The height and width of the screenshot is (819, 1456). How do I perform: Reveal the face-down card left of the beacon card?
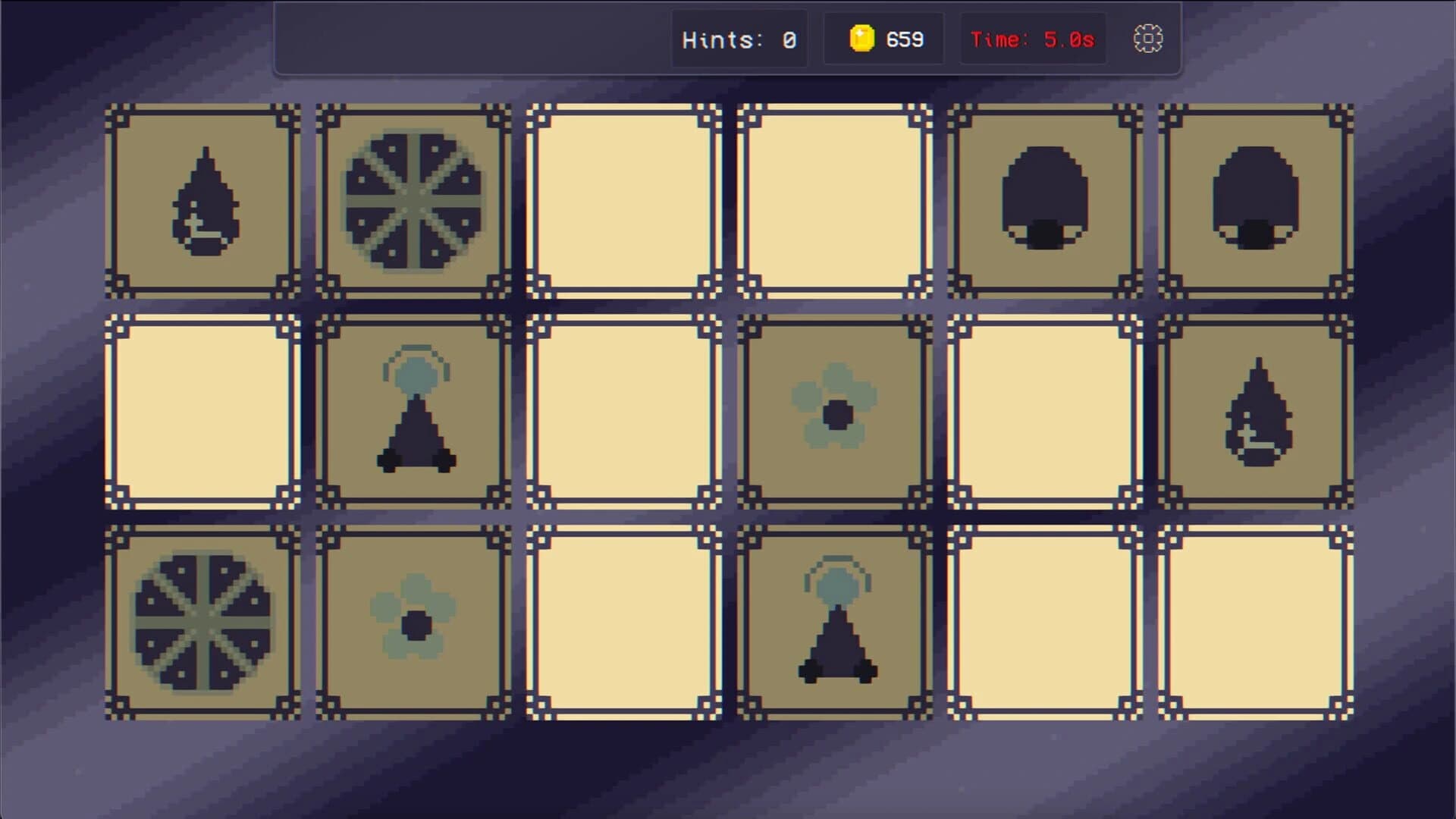click(201, 413)
